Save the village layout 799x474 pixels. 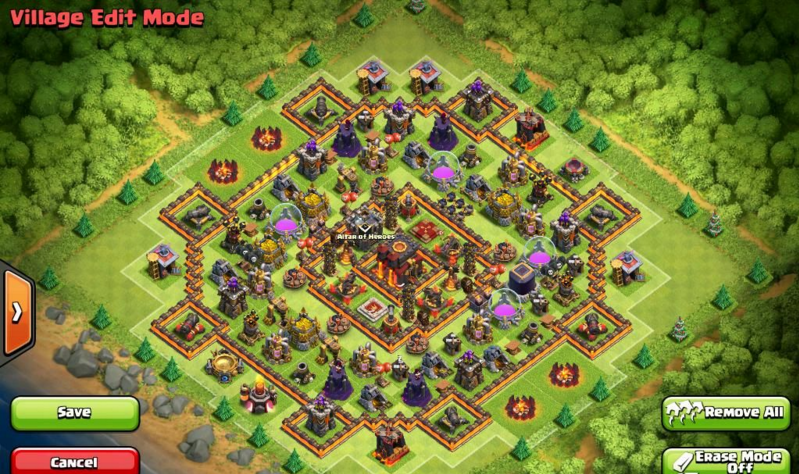pyautogui.click(x=74, y=412)
